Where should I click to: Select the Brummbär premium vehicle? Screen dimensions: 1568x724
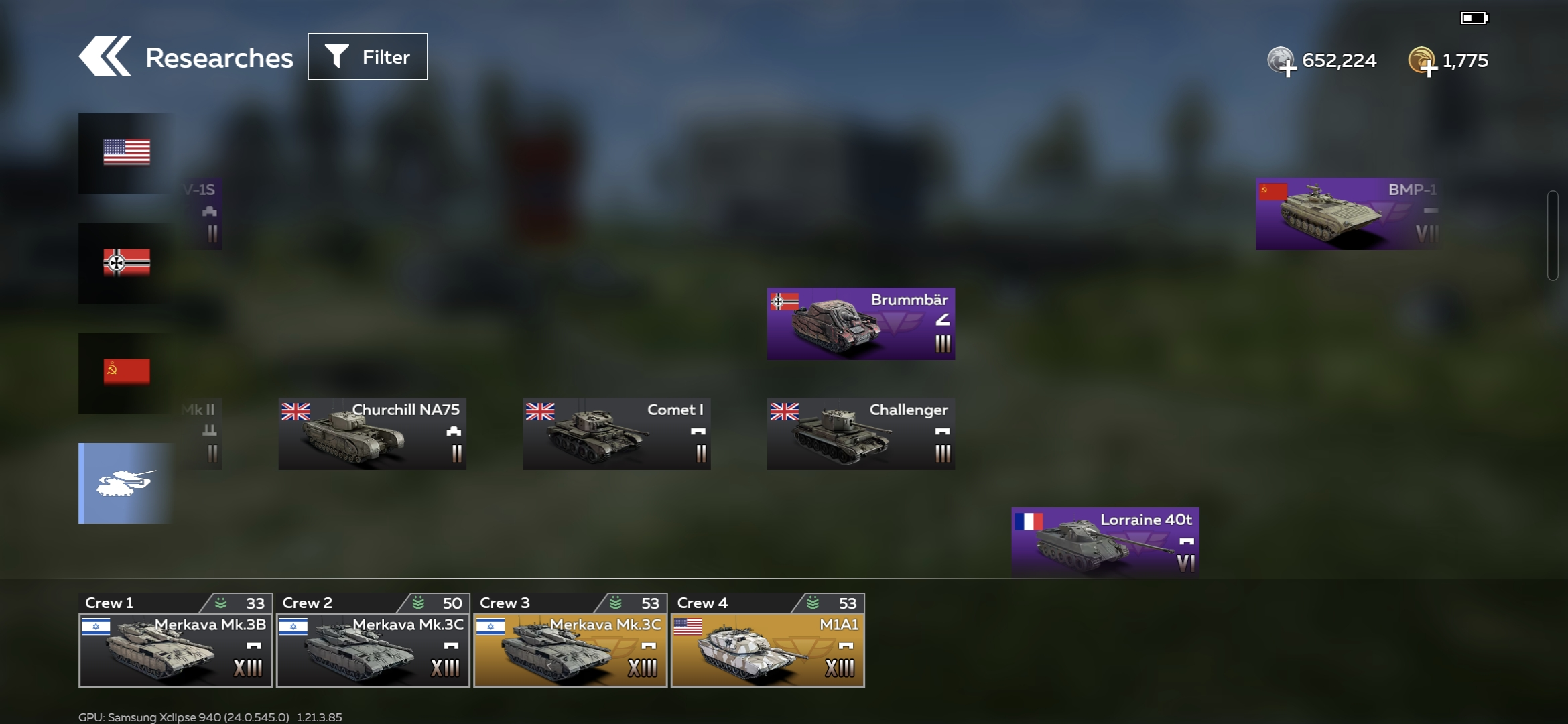(861, 324)
